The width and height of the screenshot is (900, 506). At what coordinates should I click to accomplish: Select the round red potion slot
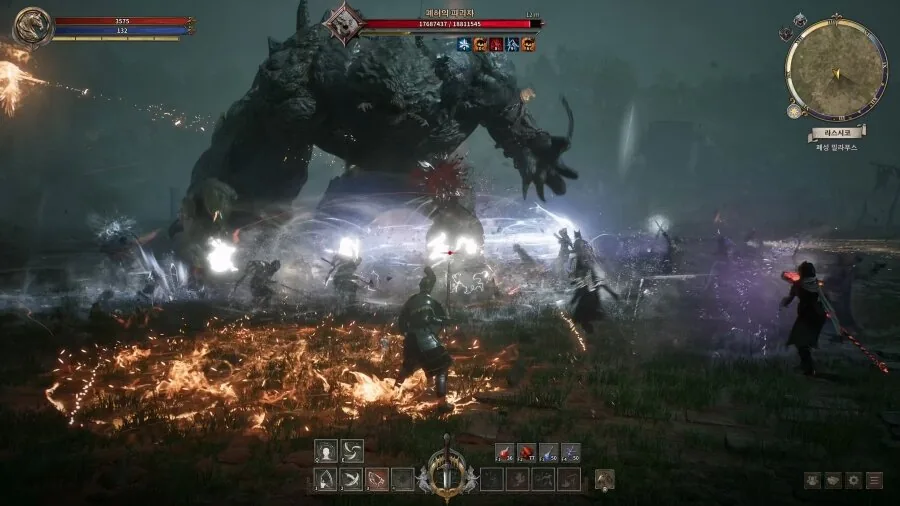[x=504, y=452]
